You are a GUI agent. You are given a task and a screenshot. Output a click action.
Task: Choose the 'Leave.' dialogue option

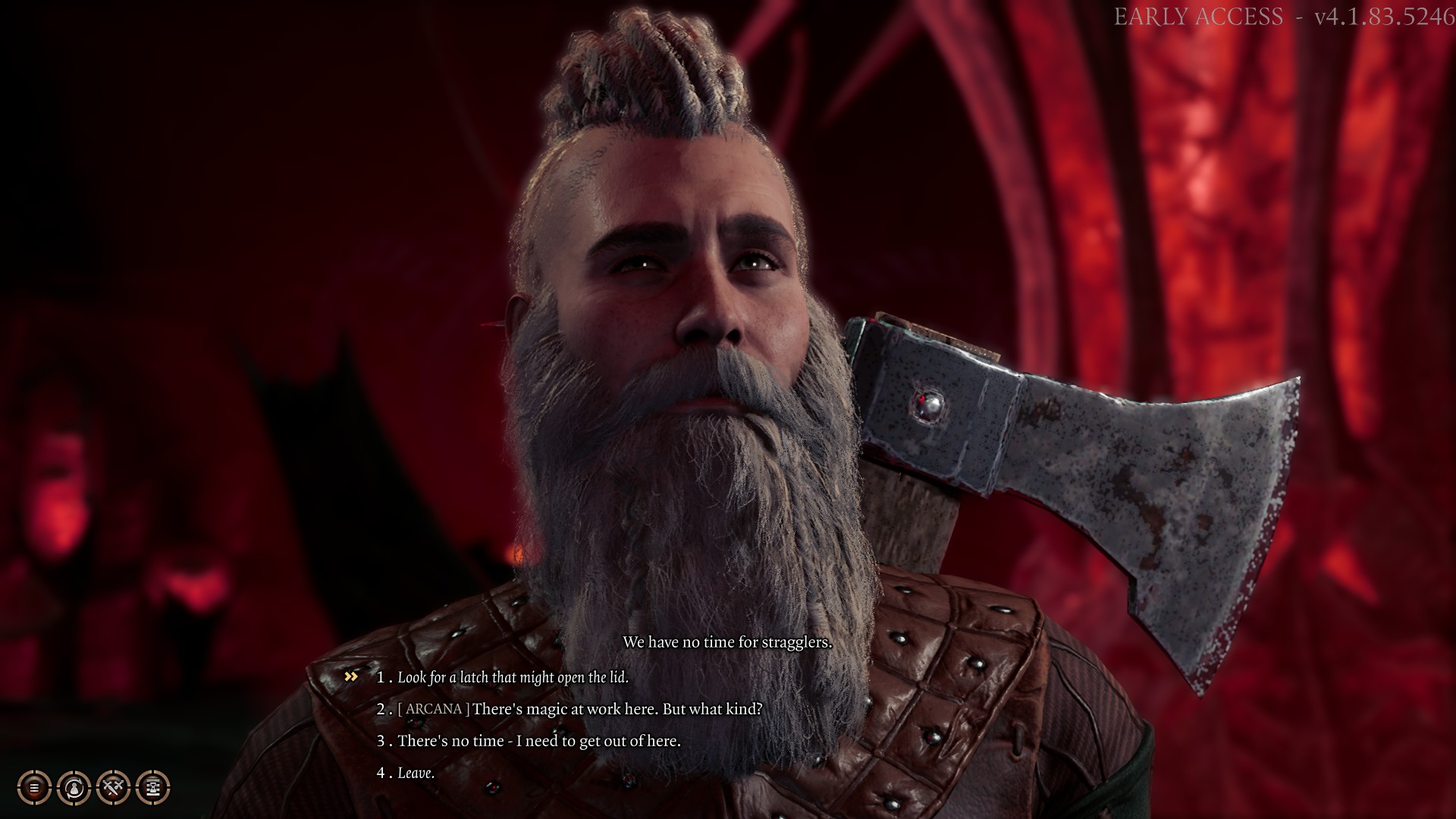(416, 773)
